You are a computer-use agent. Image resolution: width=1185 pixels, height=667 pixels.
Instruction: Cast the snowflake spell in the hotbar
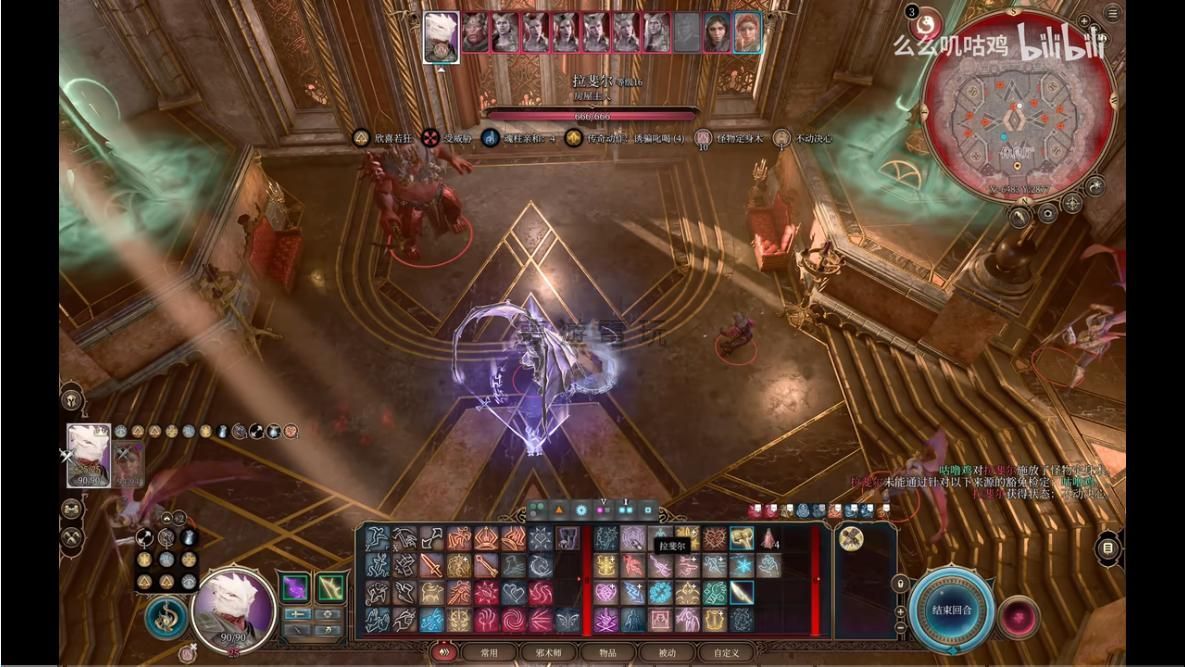[741, 566]
